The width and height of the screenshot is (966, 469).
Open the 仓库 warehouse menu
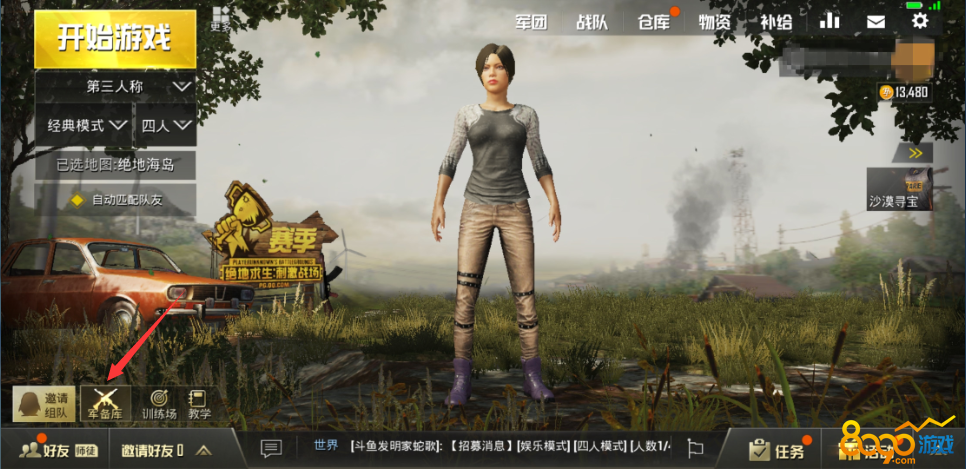pos(654,21)
